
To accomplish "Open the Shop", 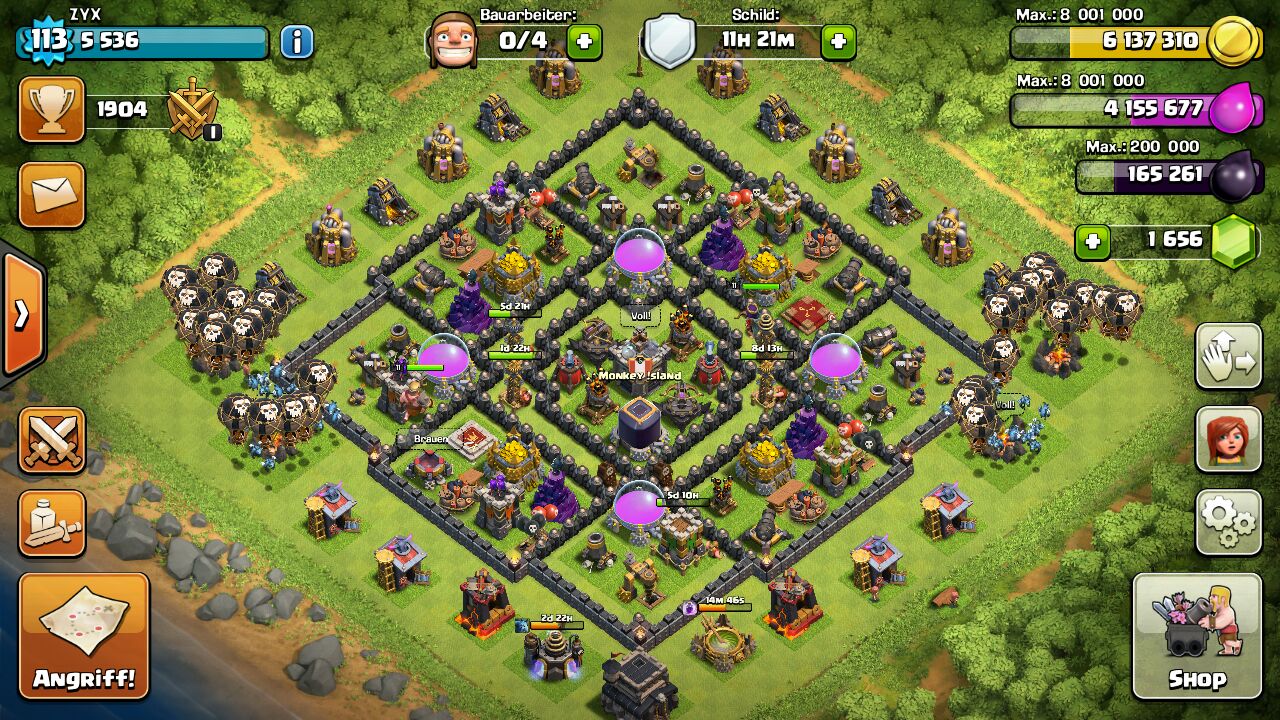I will pyautogui.click(x=1197, y=636).
